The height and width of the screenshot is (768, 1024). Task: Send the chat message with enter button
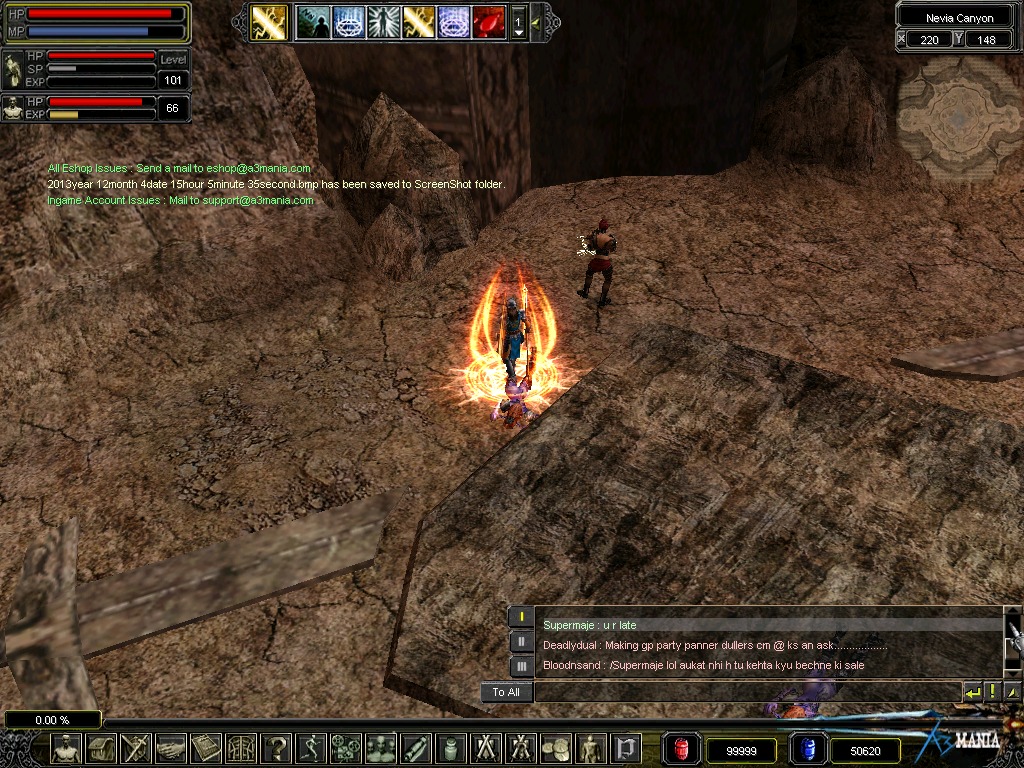tap(972, 692)
